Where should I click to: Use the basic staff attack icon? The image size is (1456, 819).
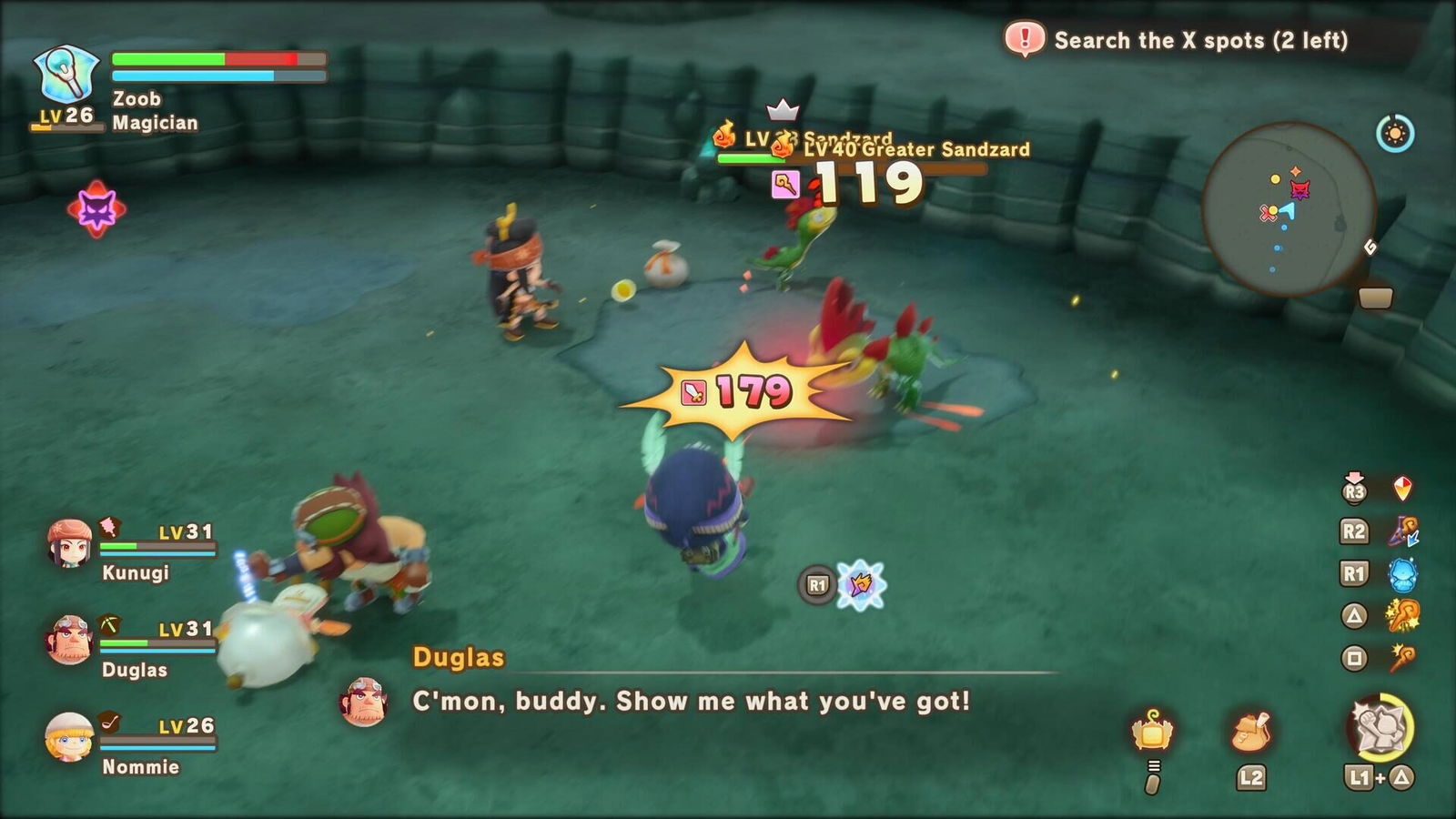click(x=1402, y=657)
